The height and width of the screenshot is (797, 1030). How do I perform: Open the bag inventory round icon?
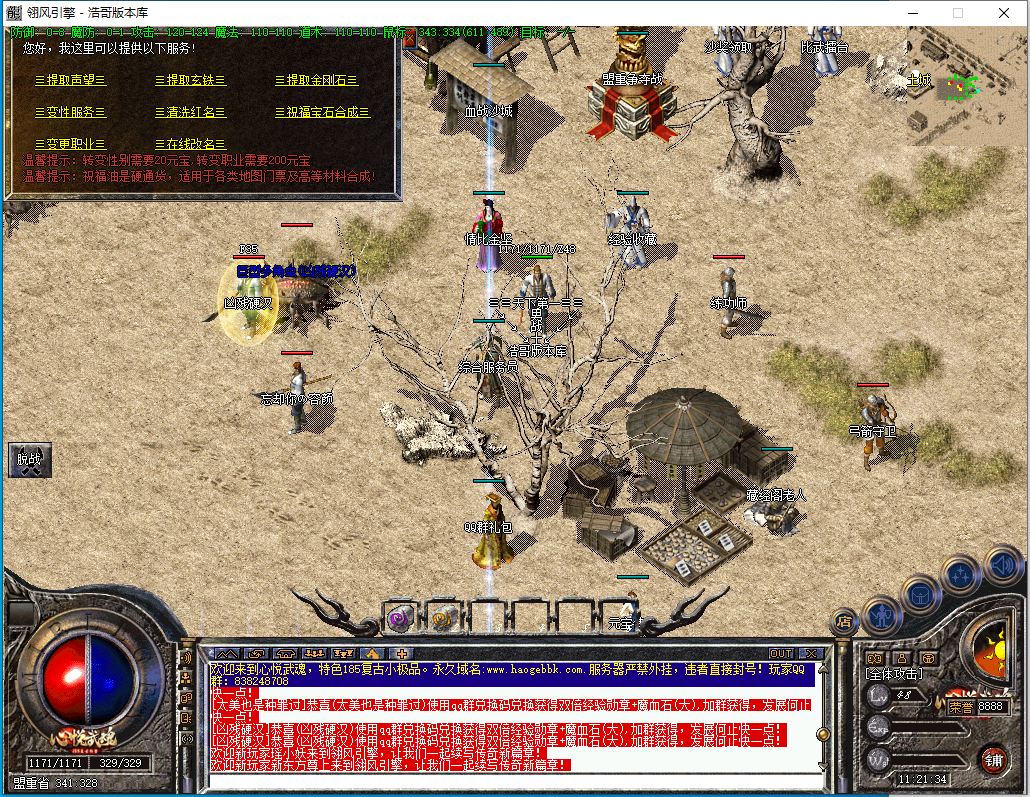921,595
